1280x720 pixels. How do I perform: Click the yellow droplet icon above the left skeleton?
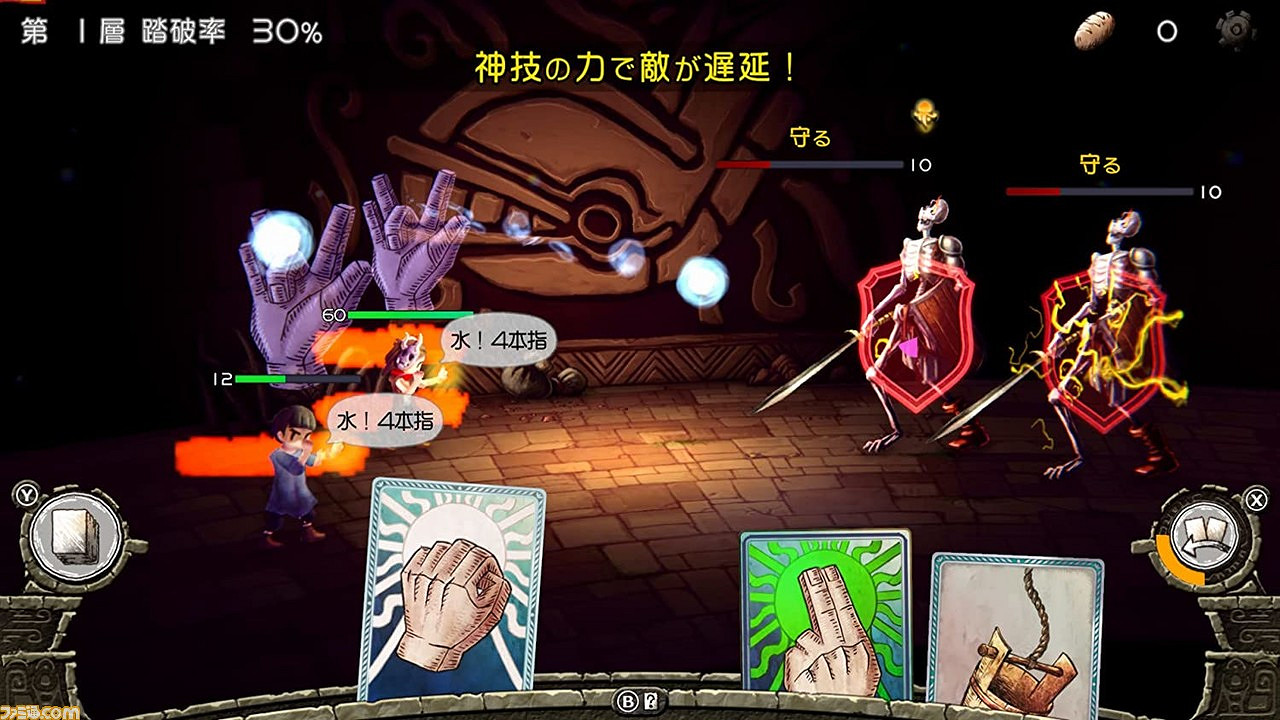coord(922,117)
